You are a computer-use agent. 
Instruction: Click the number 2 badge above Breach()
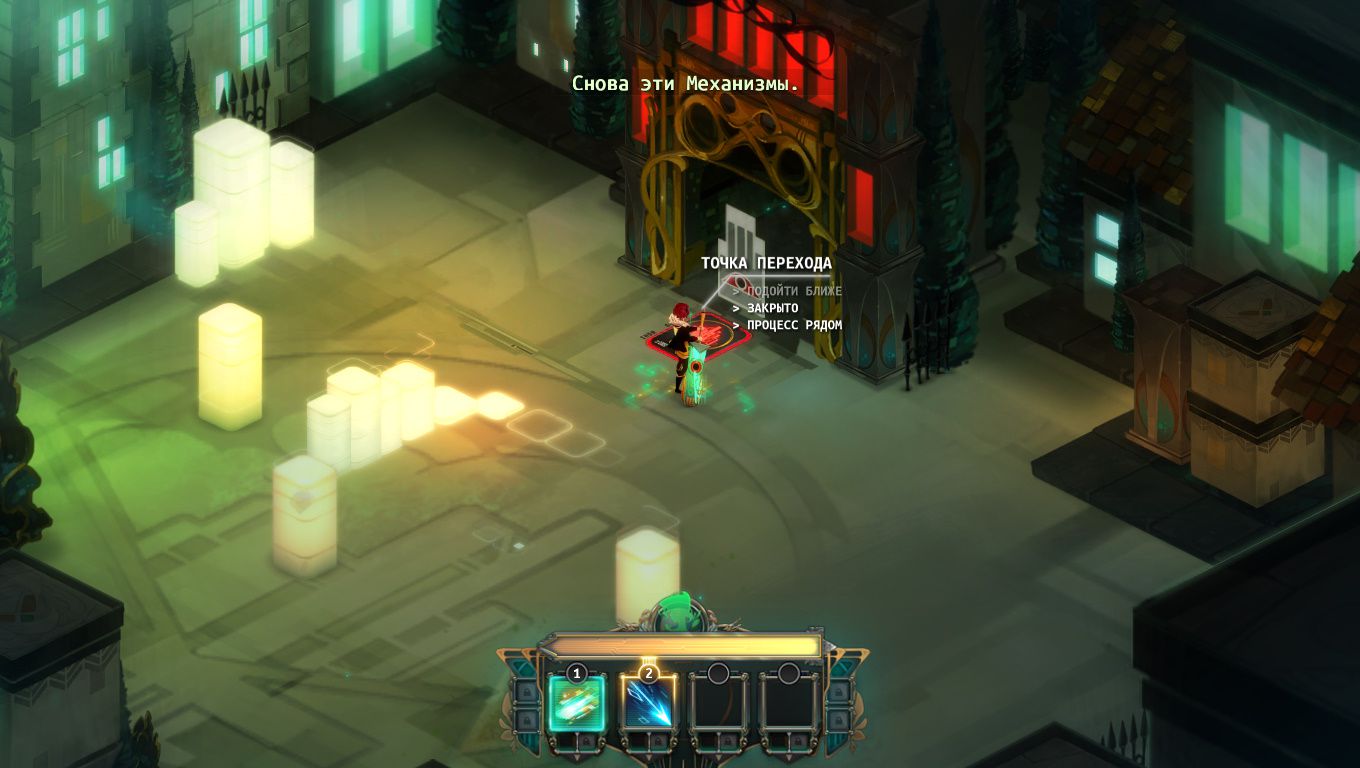650,673
